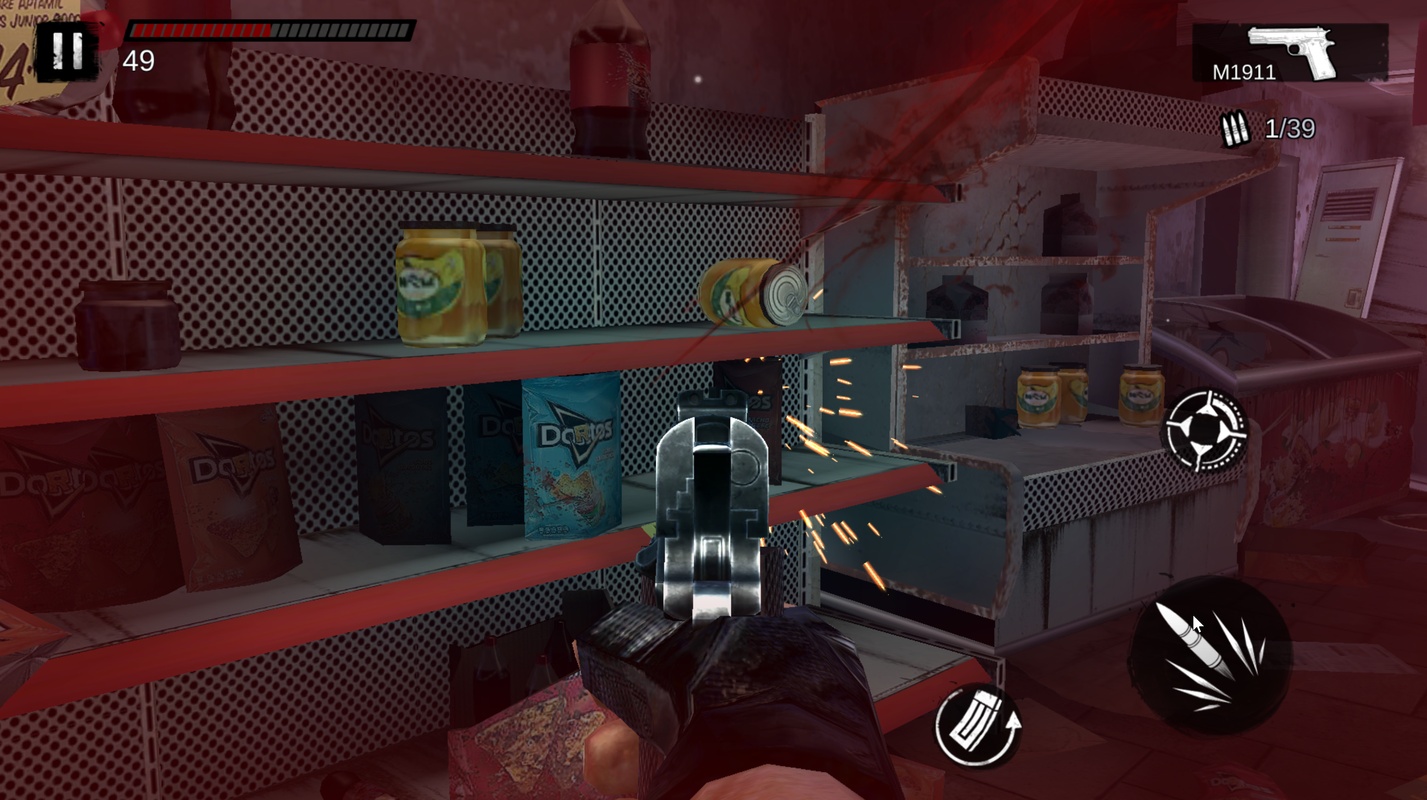Expand the ammo counter showing 1/39

1290,129
